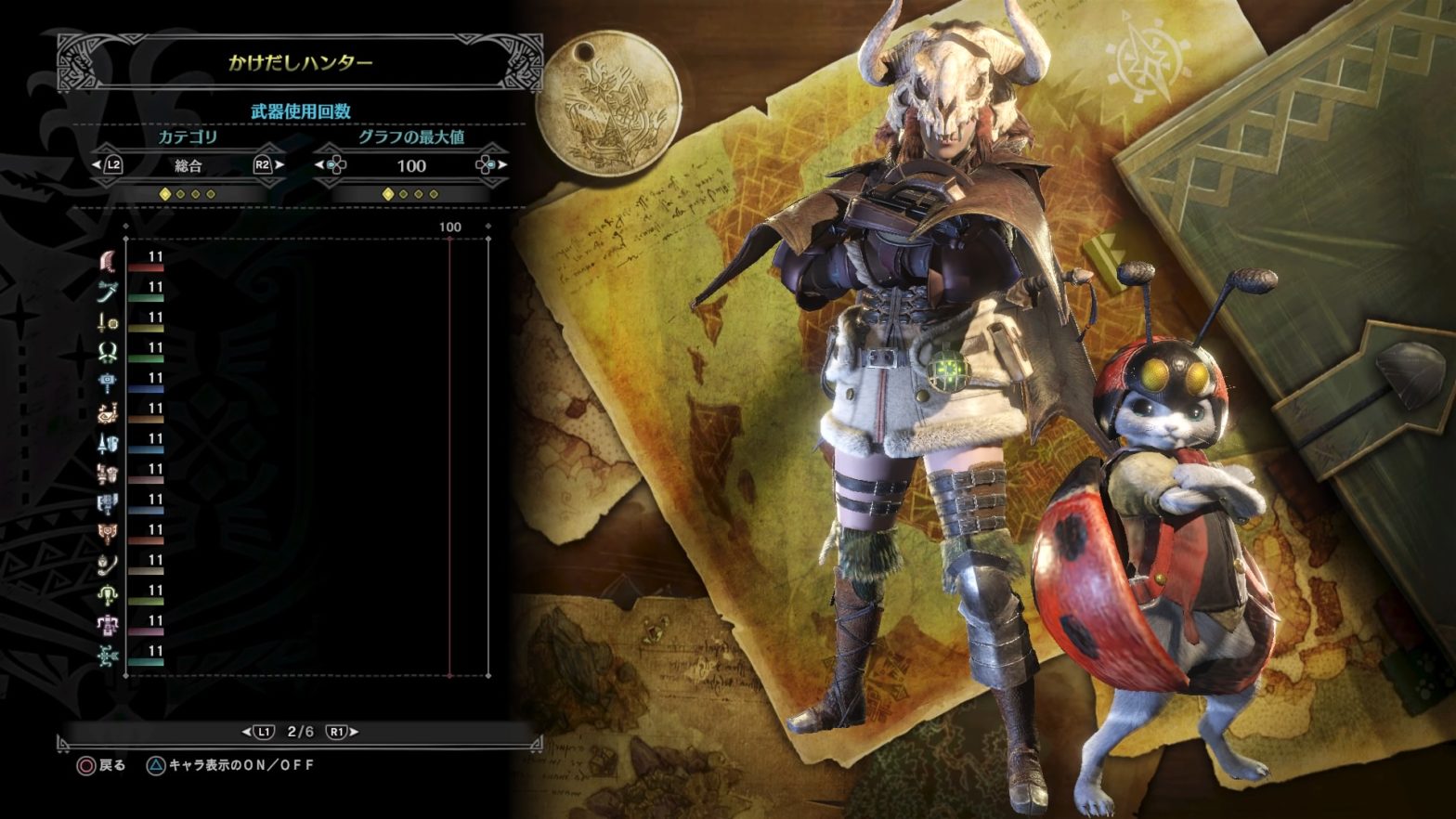1456x819 pixels.
Task: Select the Lance usage row icon
Action: pos(108,444)
